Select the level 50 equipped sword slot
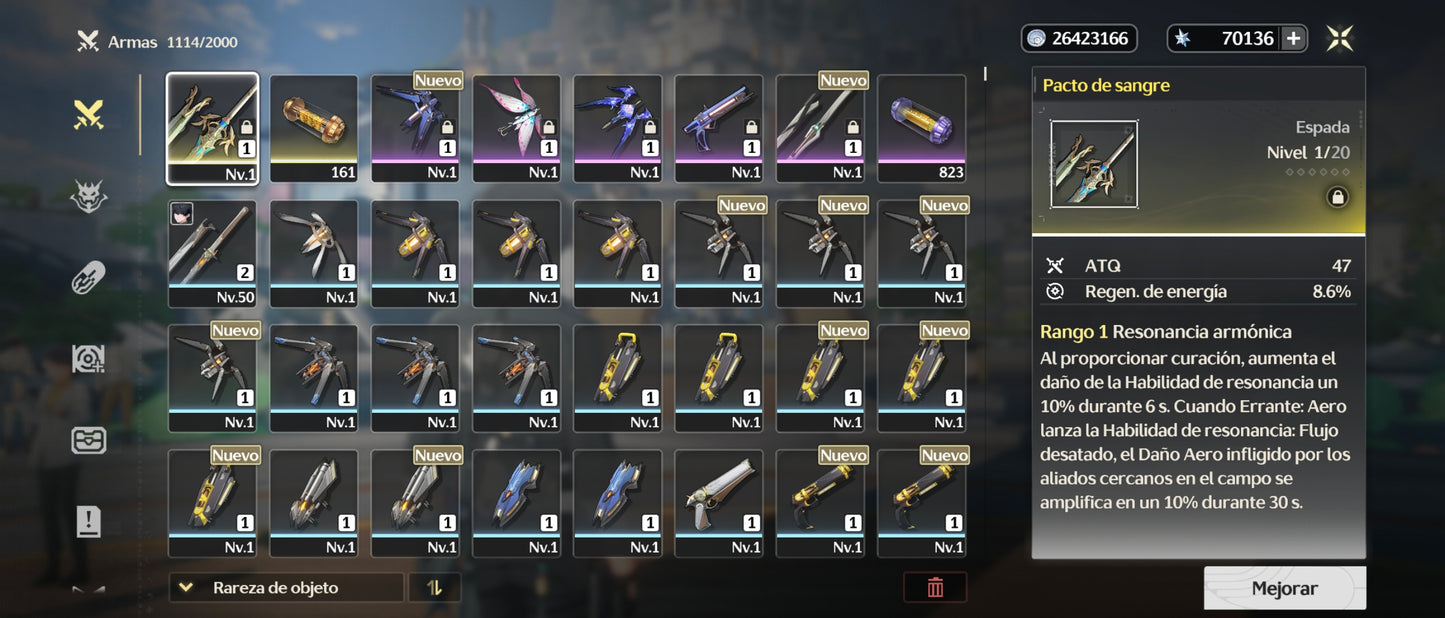This screenshot has width=1445, height=618. (x=212, y=253)
